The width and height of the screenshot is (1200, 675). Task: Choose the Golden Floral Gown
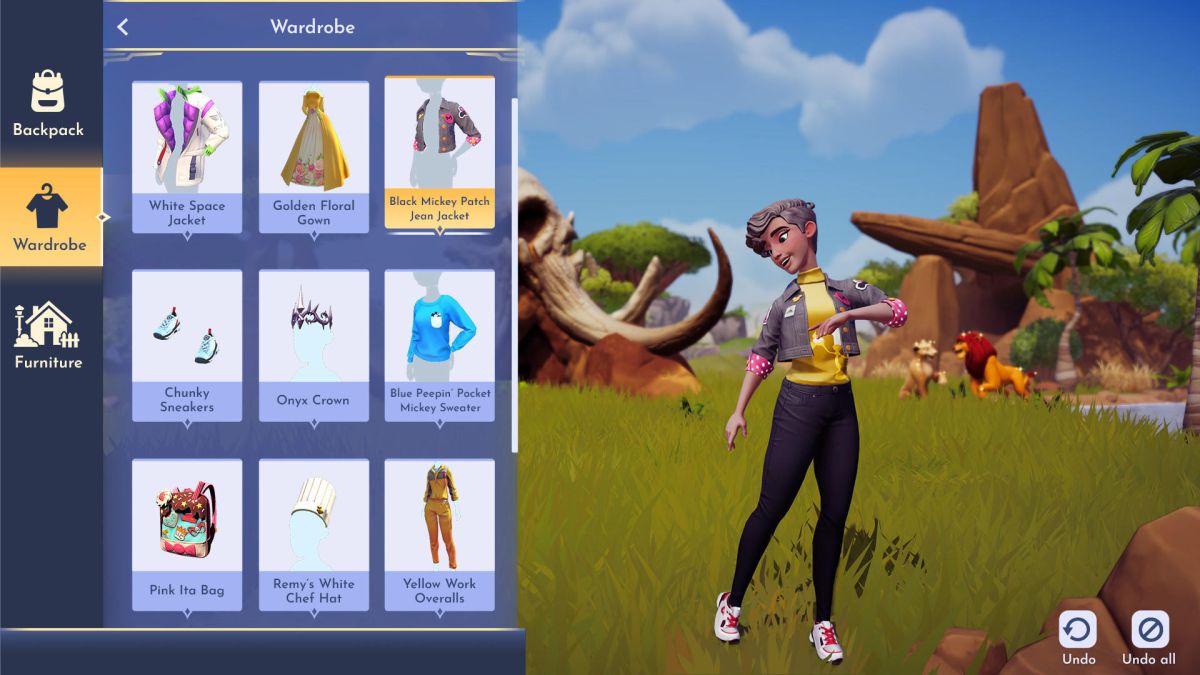(313, 156)
